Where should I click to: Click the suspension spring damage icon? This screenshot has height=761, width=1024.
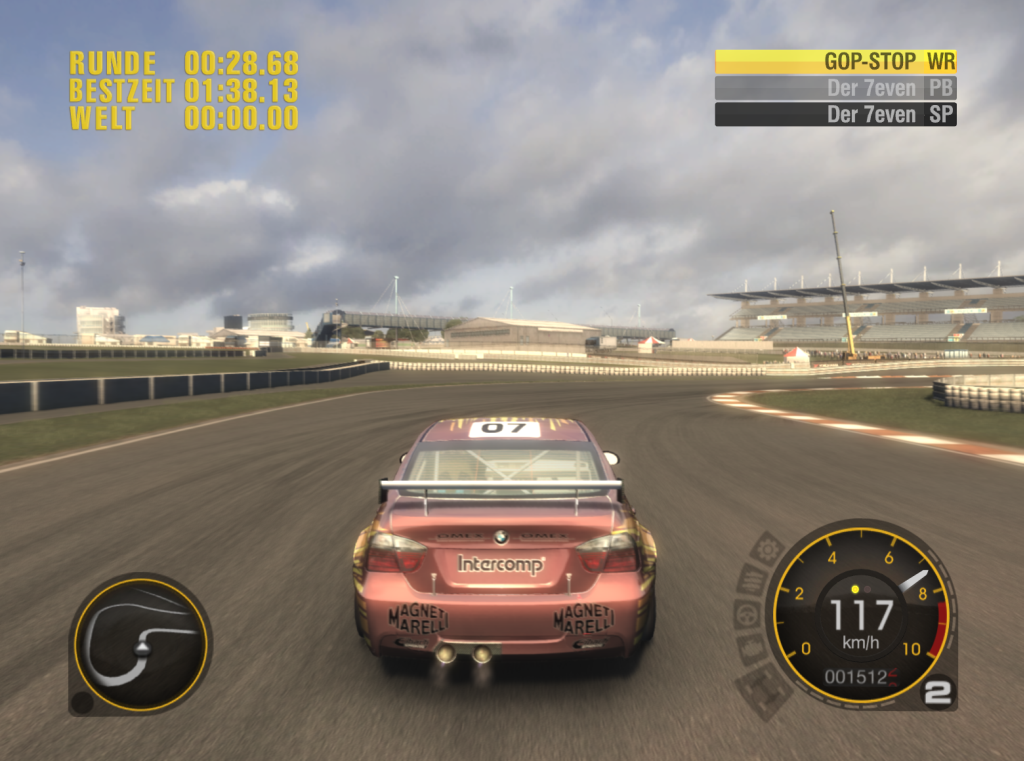pos(752,580)
